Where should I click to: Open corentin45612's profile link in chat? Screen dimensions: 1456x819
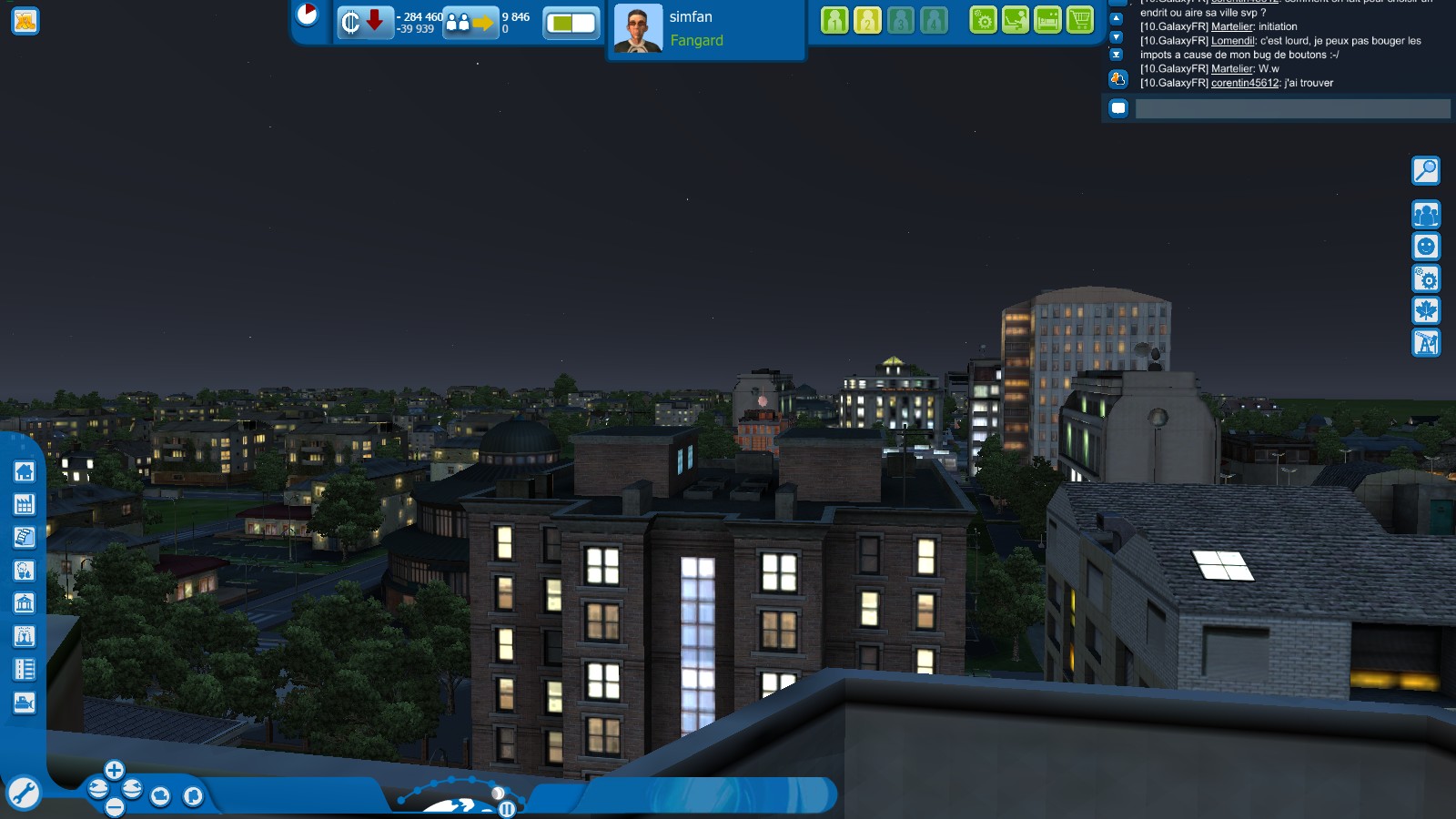pos(1244,83)
